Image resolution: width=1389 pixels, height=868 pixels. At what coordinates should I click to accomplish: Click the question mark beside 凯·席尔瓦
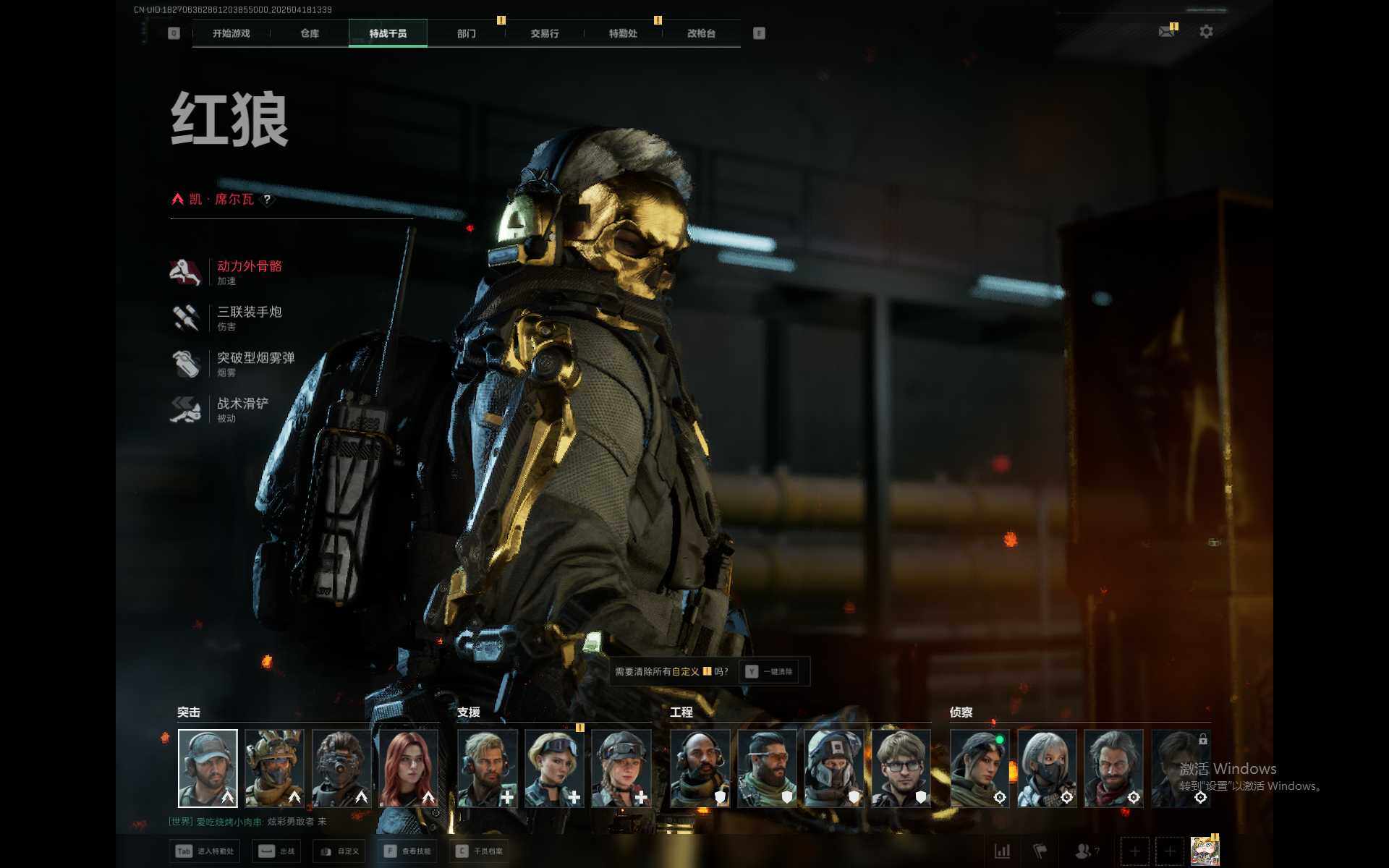(268, 200)
